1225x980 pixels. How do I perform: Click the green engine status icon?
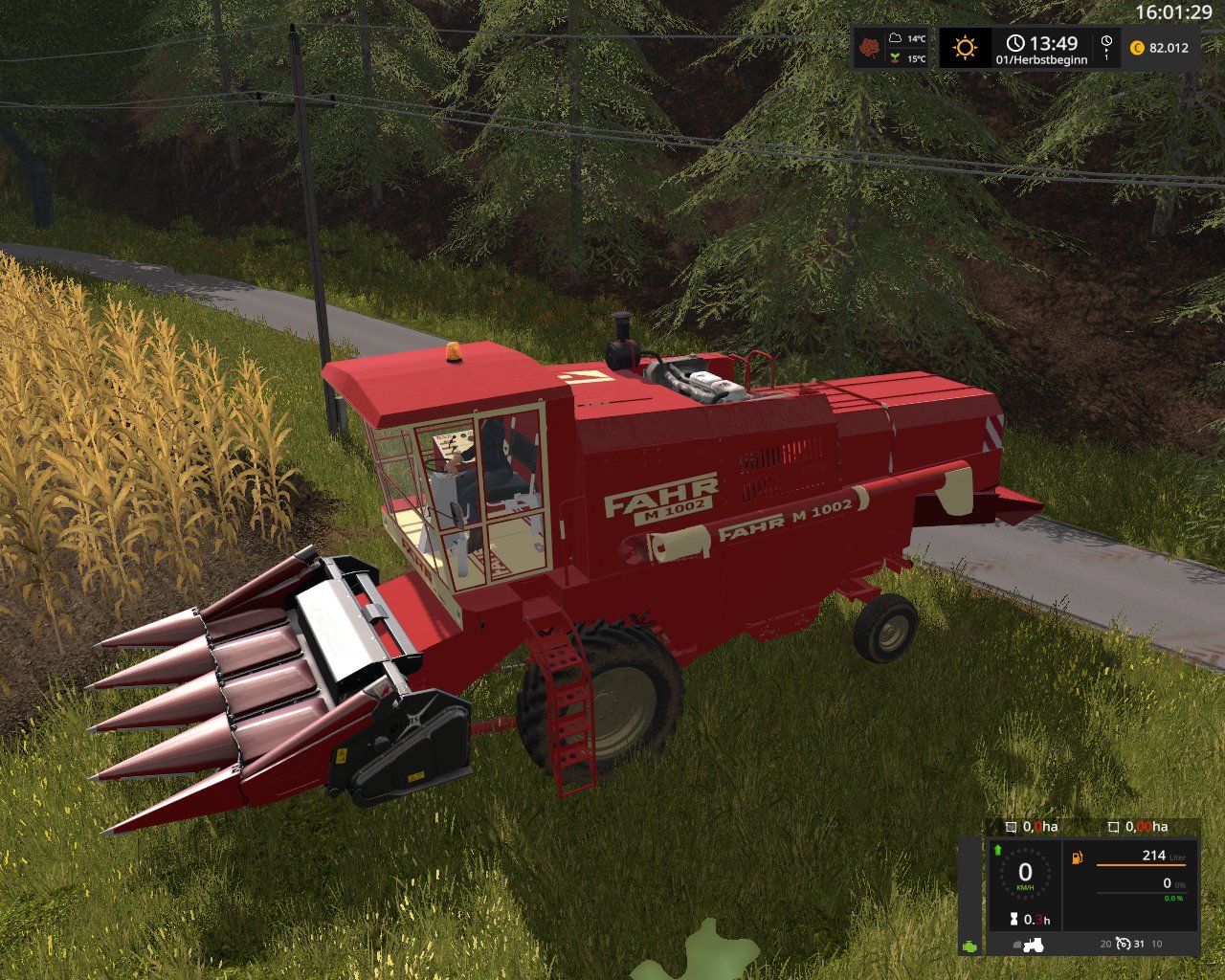point(970,946)
